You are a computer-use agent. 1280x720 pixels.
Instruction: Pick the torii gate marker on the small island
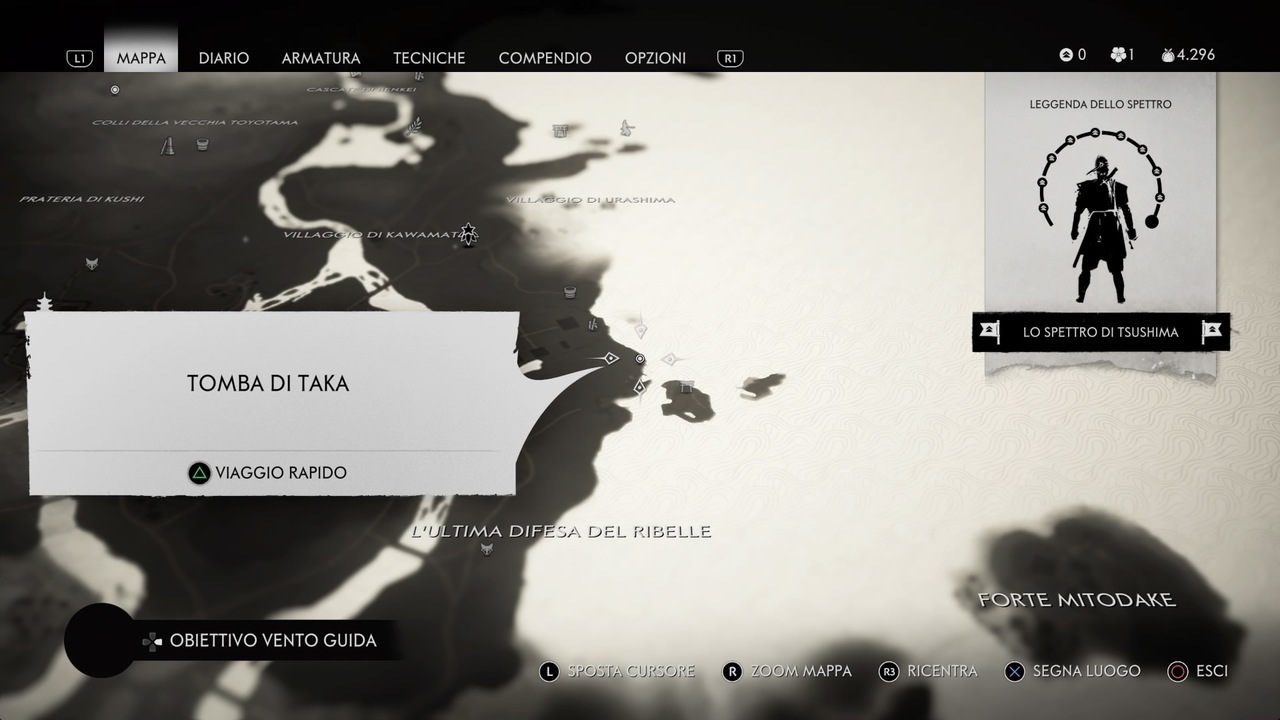point(686,386)
